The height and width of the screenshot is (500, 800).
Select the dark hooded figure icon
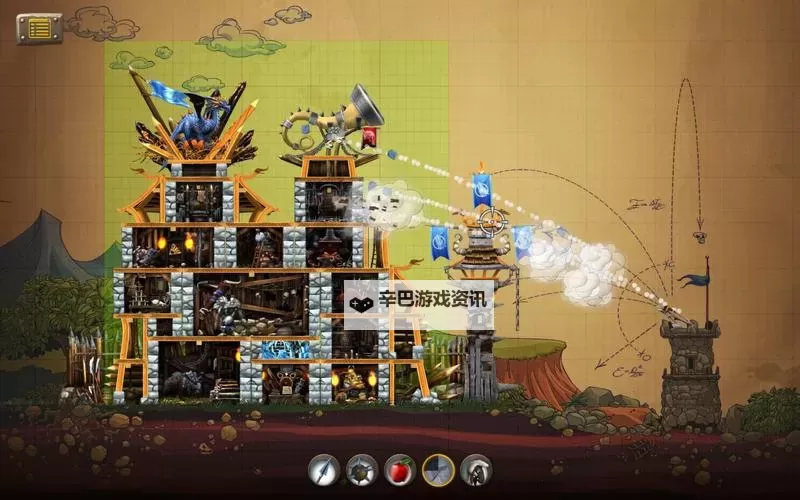pos(476,469)
